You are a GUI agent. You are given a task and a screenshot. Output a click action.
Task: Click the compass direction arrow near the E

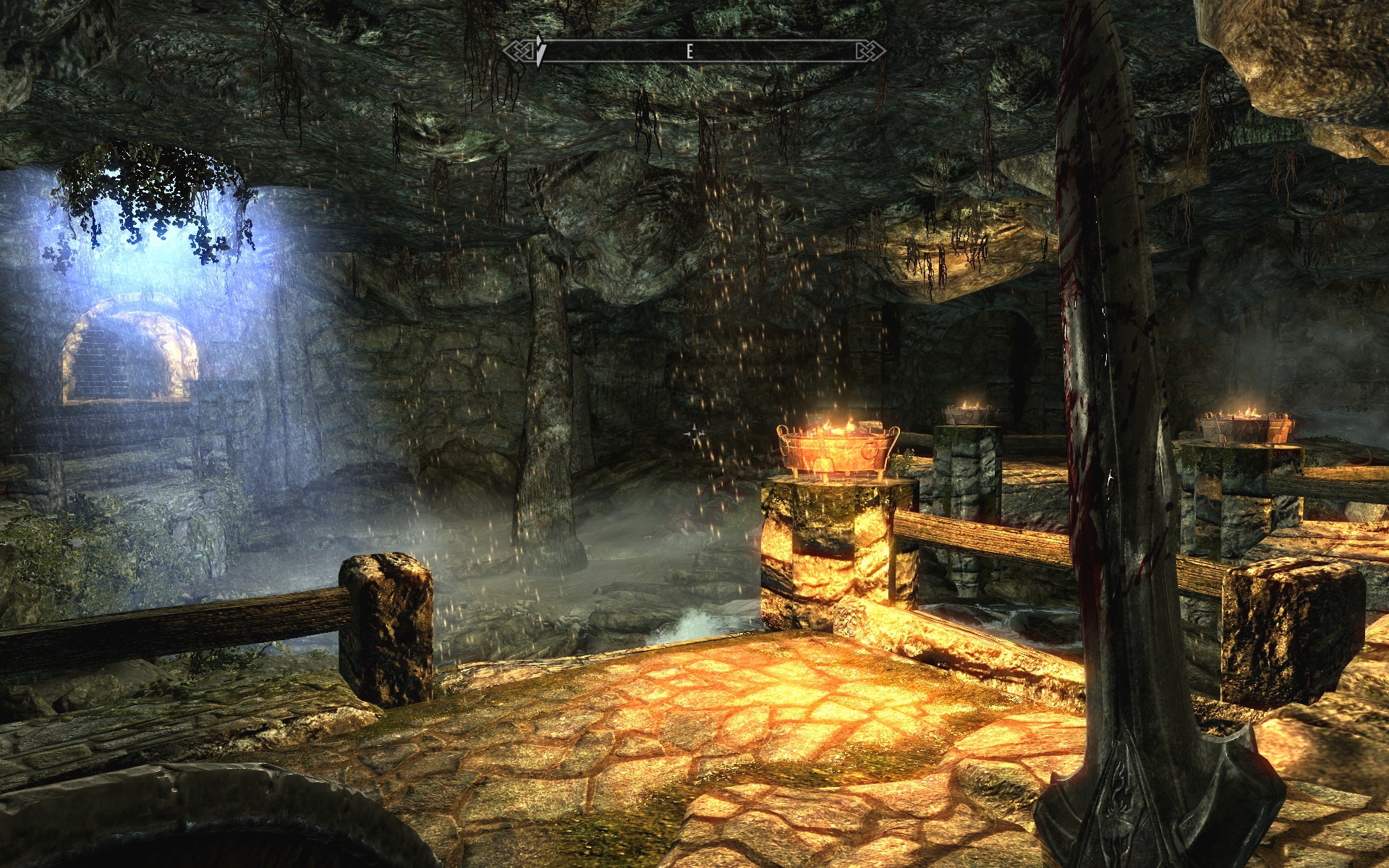coord(541,49)
